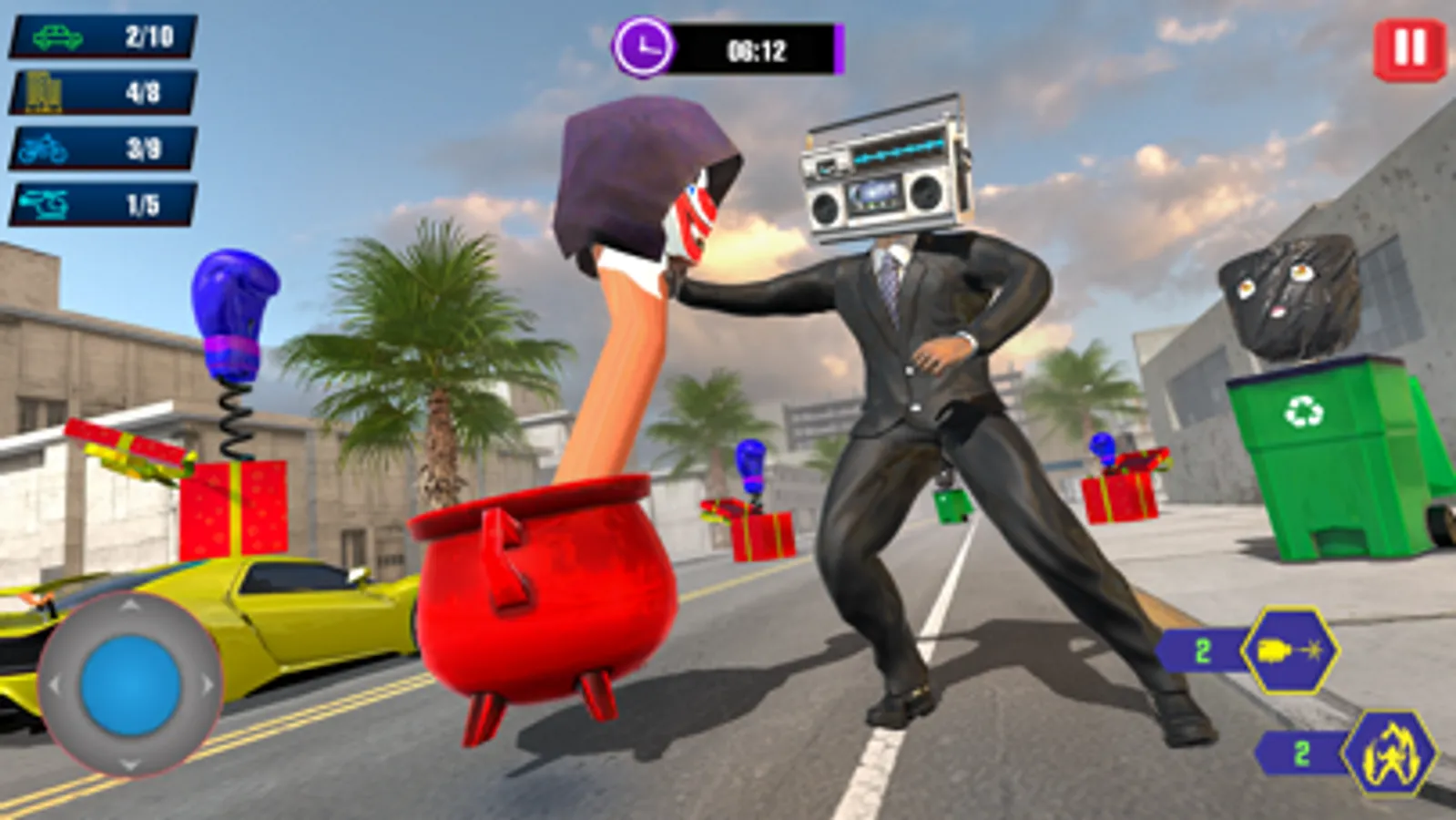Expand the fight ability counter showing 2
The height and width of the screenshot is (820, 1456).
[1302, 753]
